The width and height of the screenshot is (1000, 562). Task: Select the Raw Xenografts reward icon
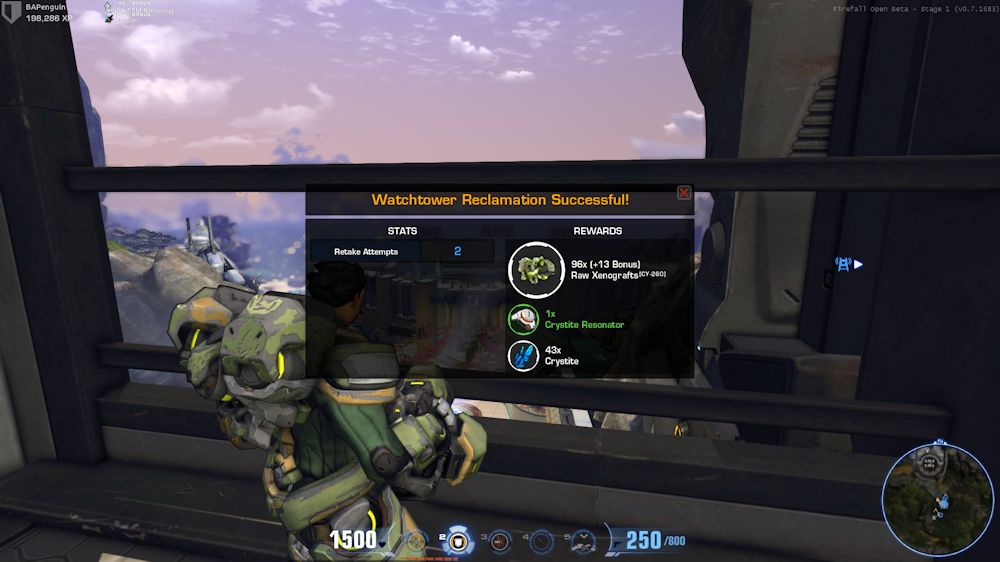536,269
